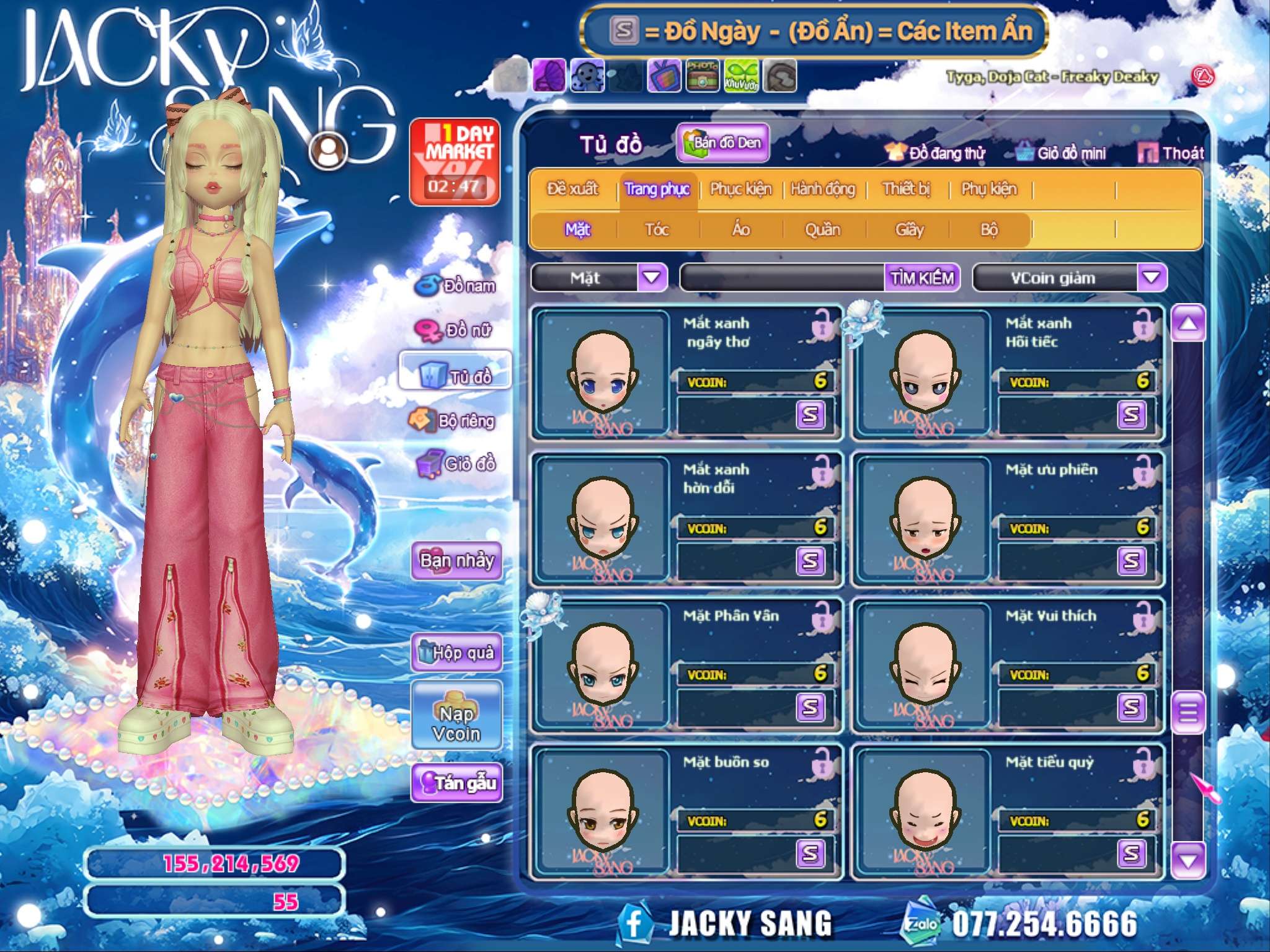Show Đồ đang thử items being tried
This screenshot has height=952, width=1270.
tap(936, 153)
